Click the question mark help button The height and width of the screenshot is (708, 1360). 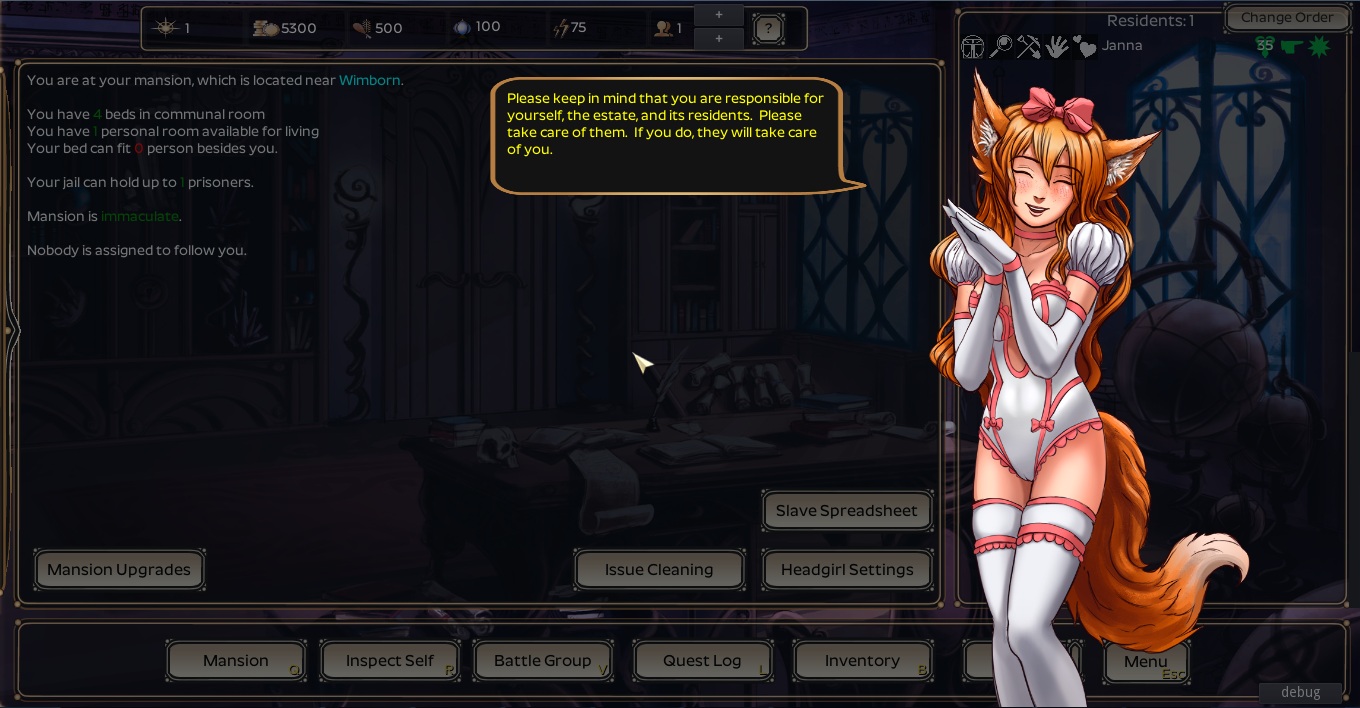(767, 29)
